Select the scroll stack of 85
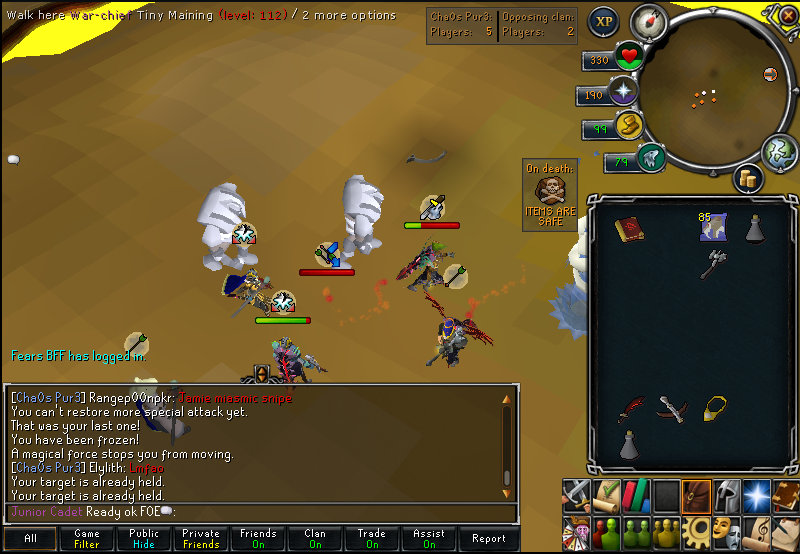This screenshot has width=800, height=554. coord(712,228)
